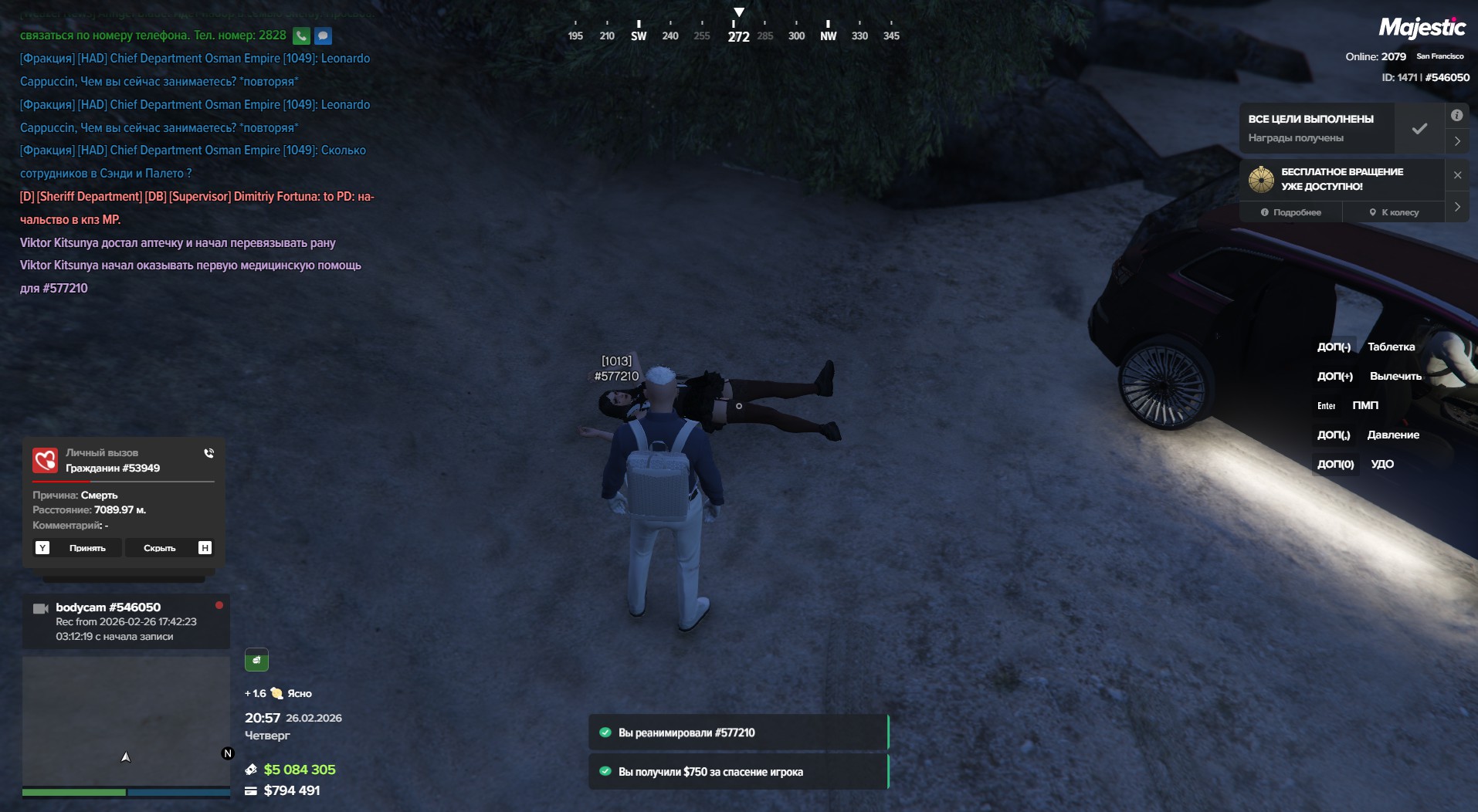Expand the free spin panel arrow
Image resolution: width=1478 pixels, height=812 pixels.
coord(1457,207)
